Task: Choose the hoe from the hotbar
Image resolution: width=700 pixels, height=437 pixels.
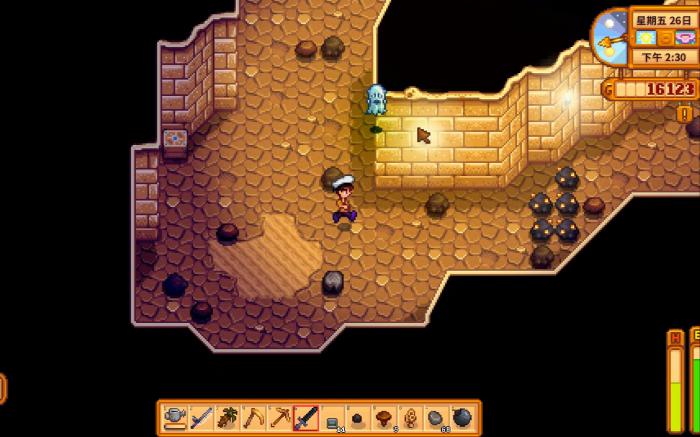Action: (x=253, y=416)
